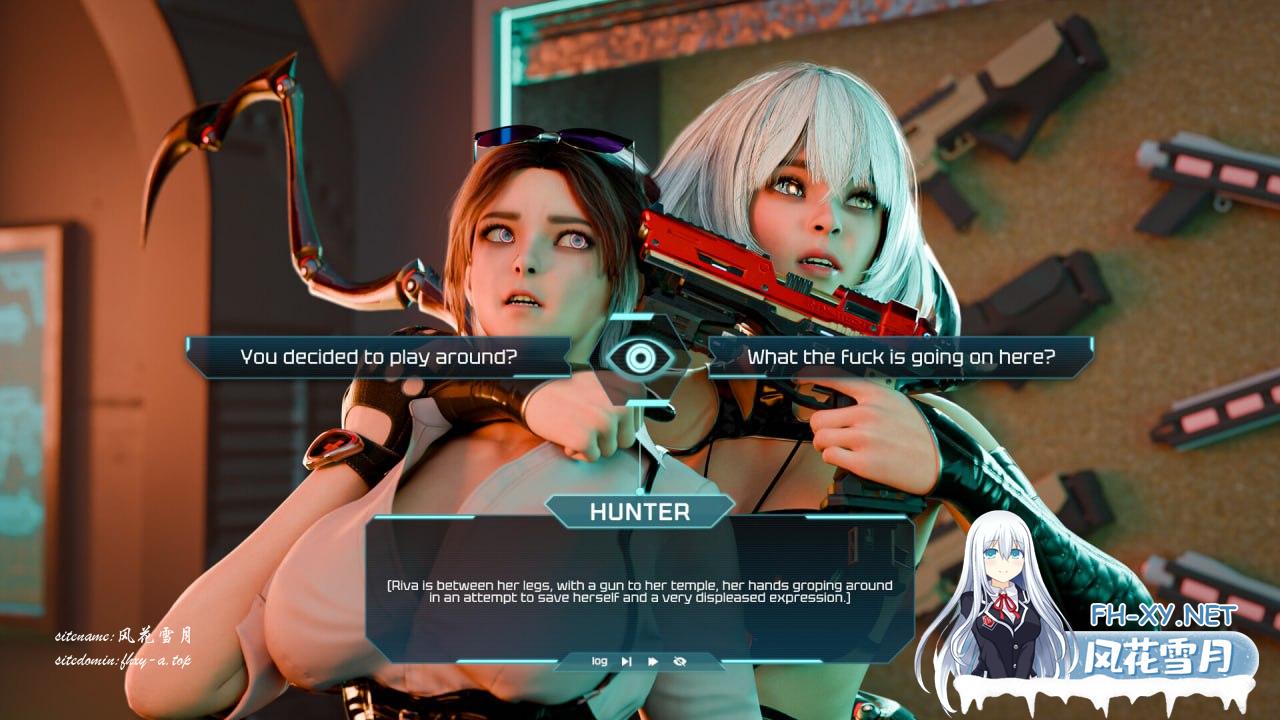Choose the reply "You decided to play around?"
Image resolution: width=1280 pixels, height=720 pixels.
[x=378, y=356]
